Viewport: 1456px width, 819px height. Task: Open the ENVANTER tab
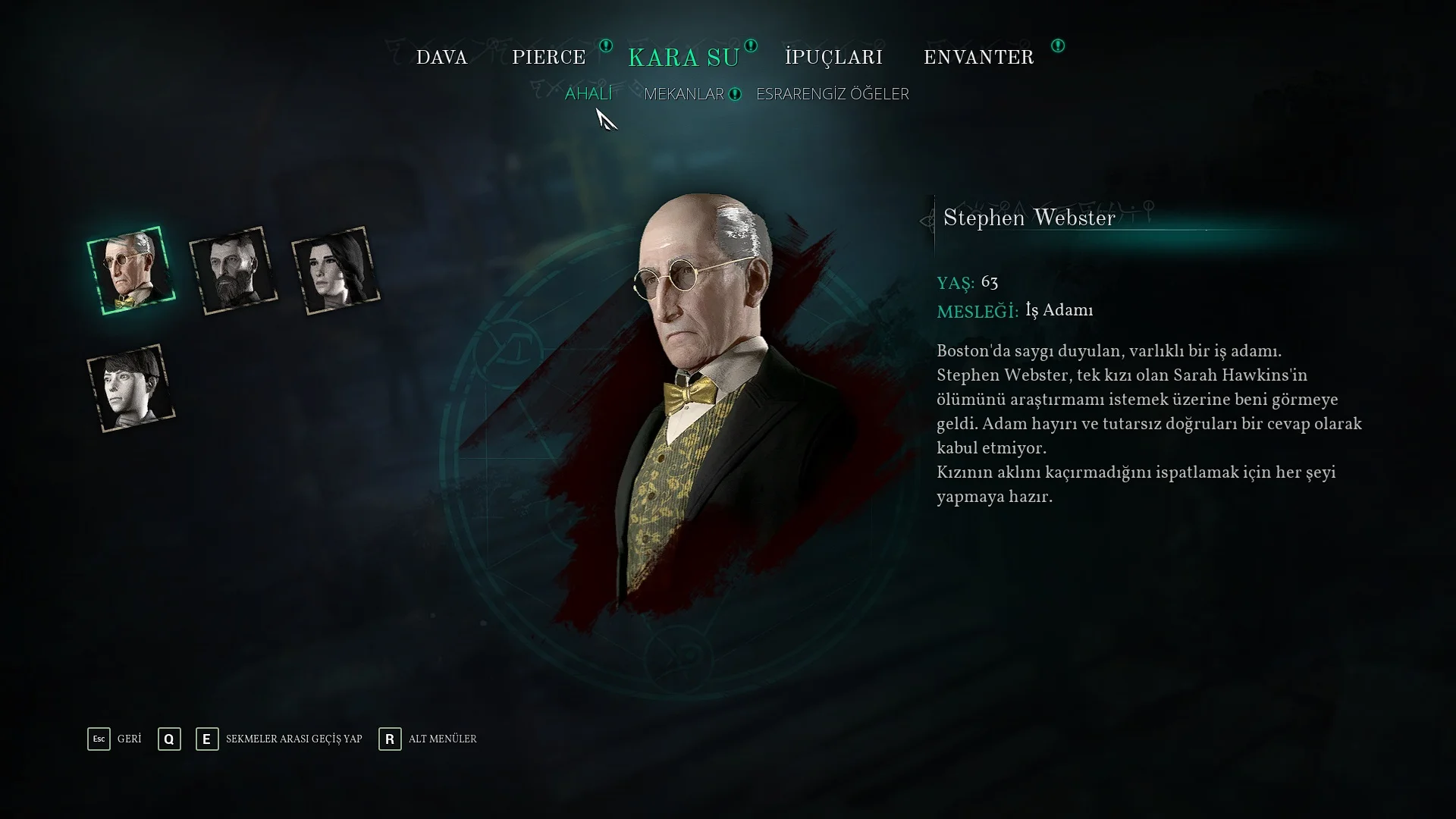978,58
